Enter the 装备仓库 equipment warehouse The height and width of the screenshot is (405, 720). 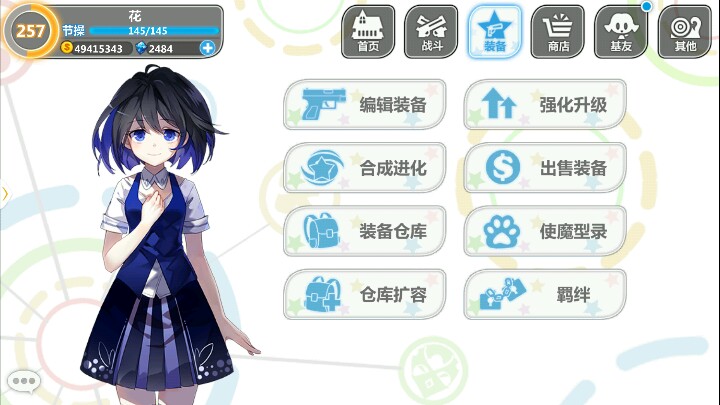[365, 232]
